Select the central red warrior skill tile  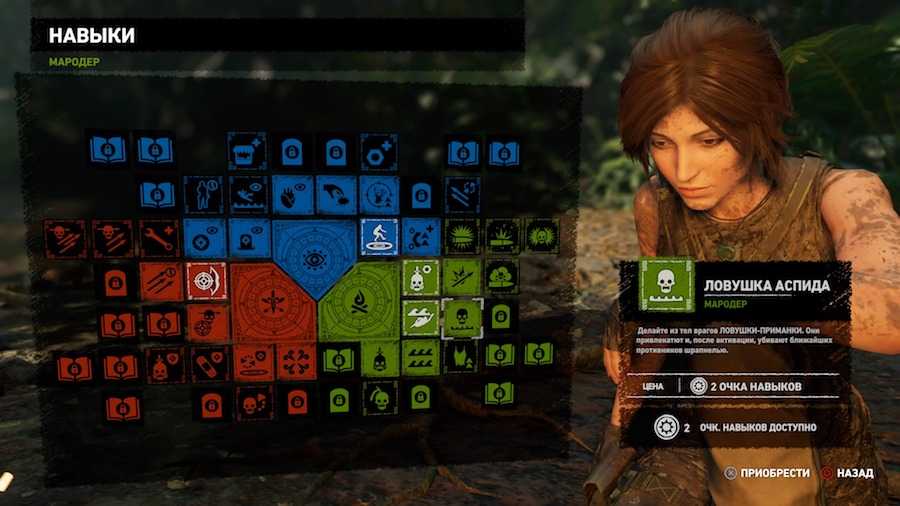coord(271,302)
